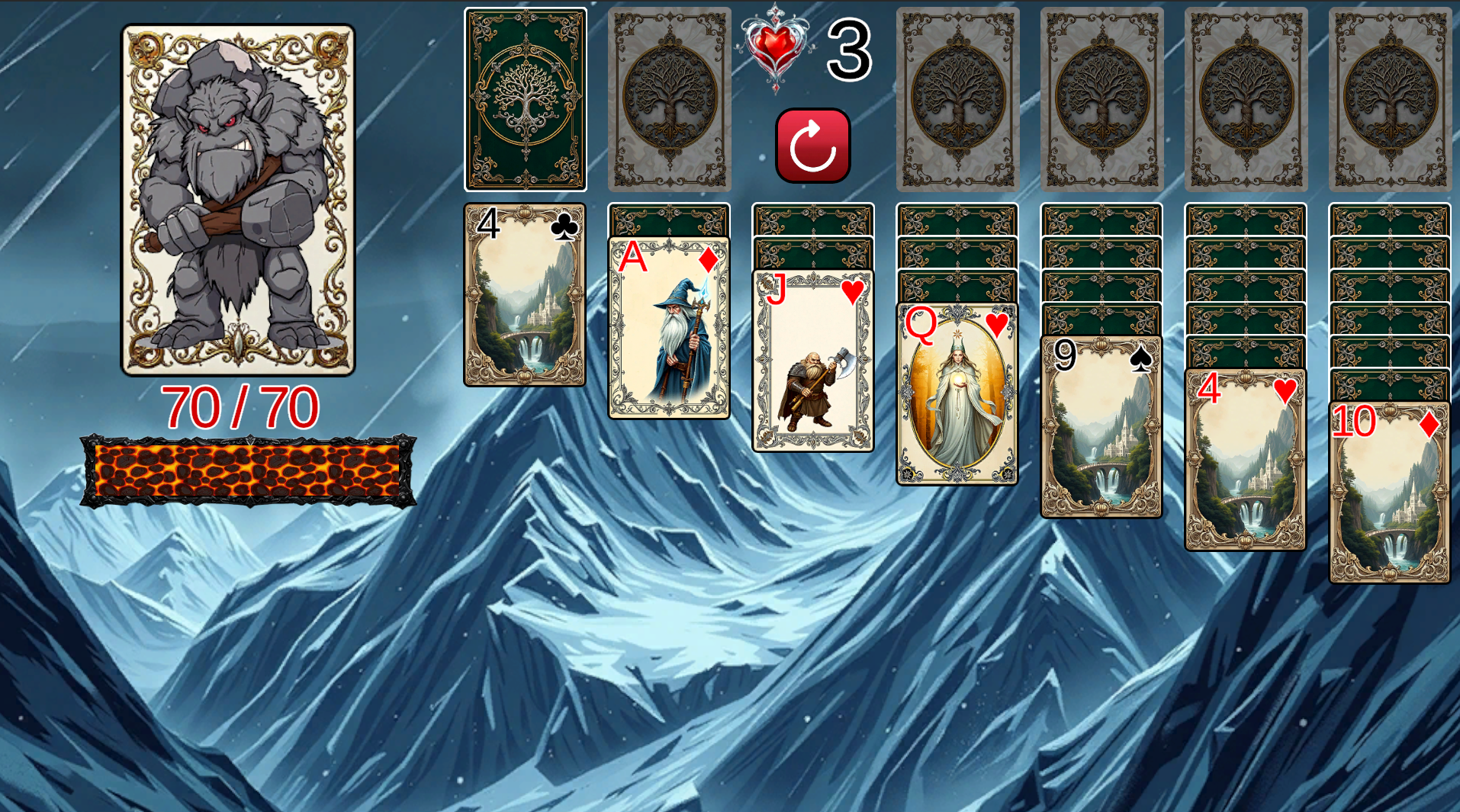
Task: Click the 4 of Clubs card
Action: tap(526, 297)
